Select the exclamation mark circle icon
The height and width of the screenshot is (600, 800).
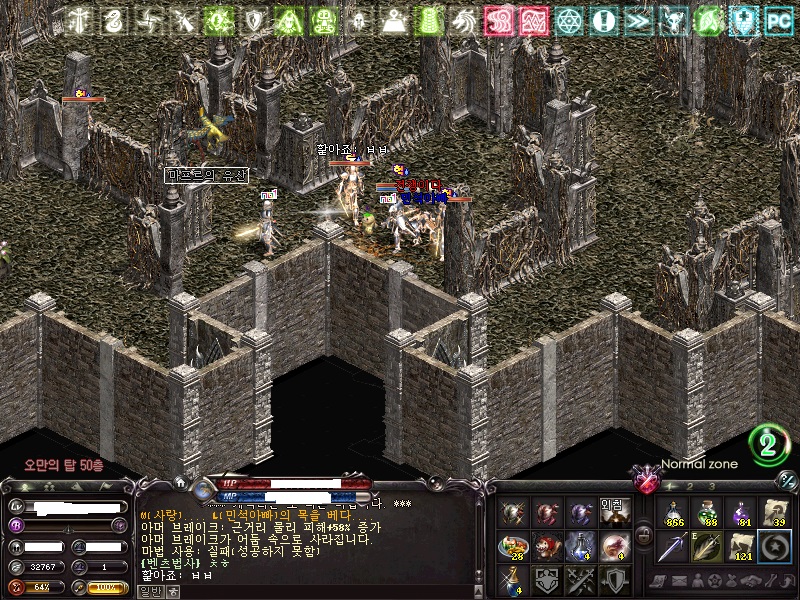603,20
